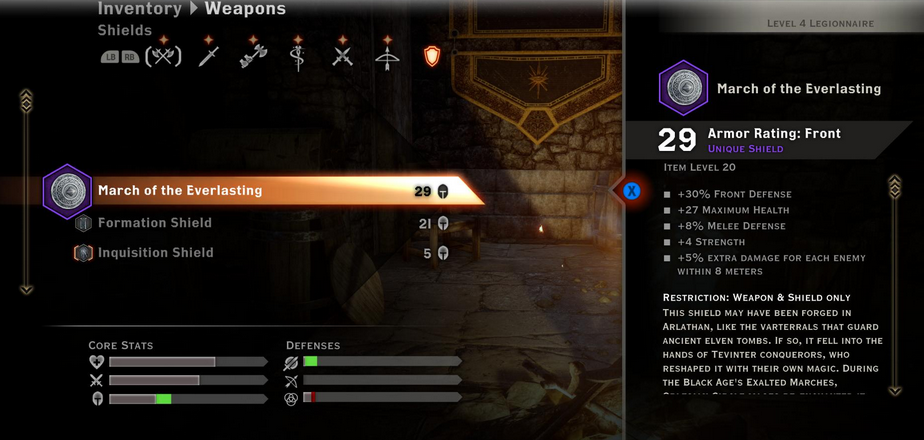The width and height of the screenshot is (924, 440).
Task: Click the item description's down arrow
Action: pyautogui.click(x=895, y=374)
